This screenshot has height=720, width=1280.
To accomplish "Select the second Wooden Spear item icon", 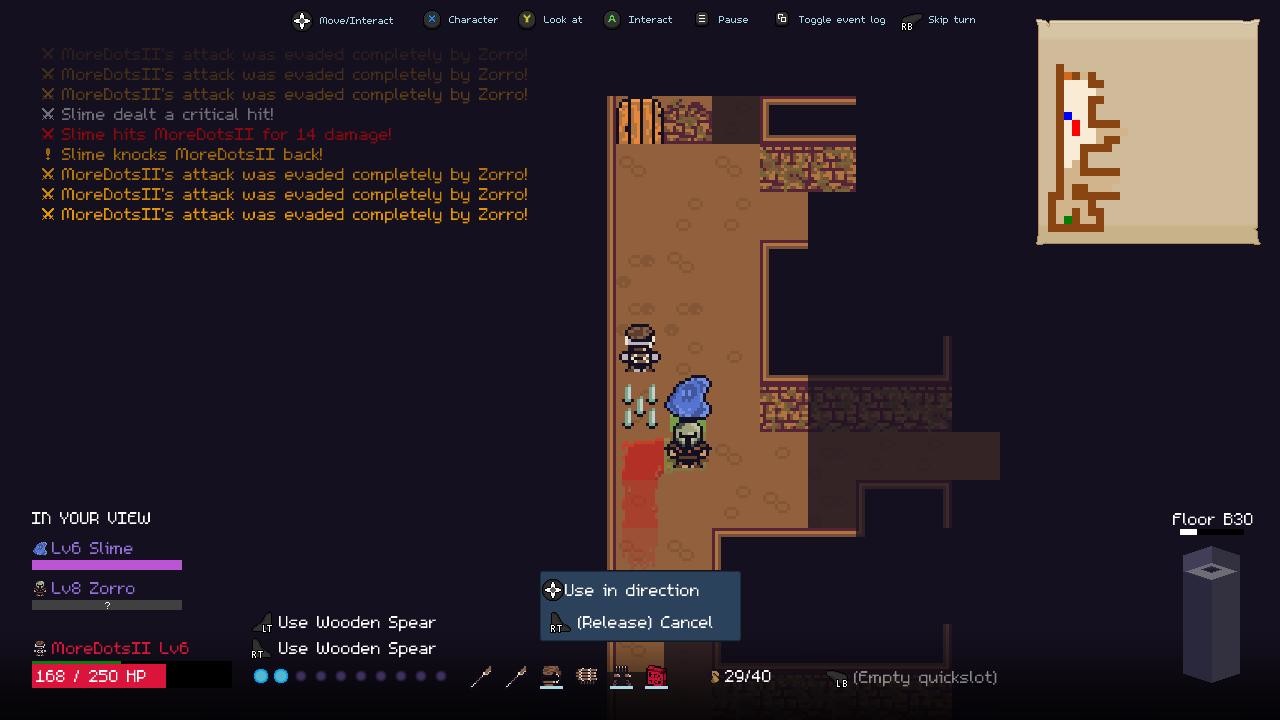I will tap(516, 676).
